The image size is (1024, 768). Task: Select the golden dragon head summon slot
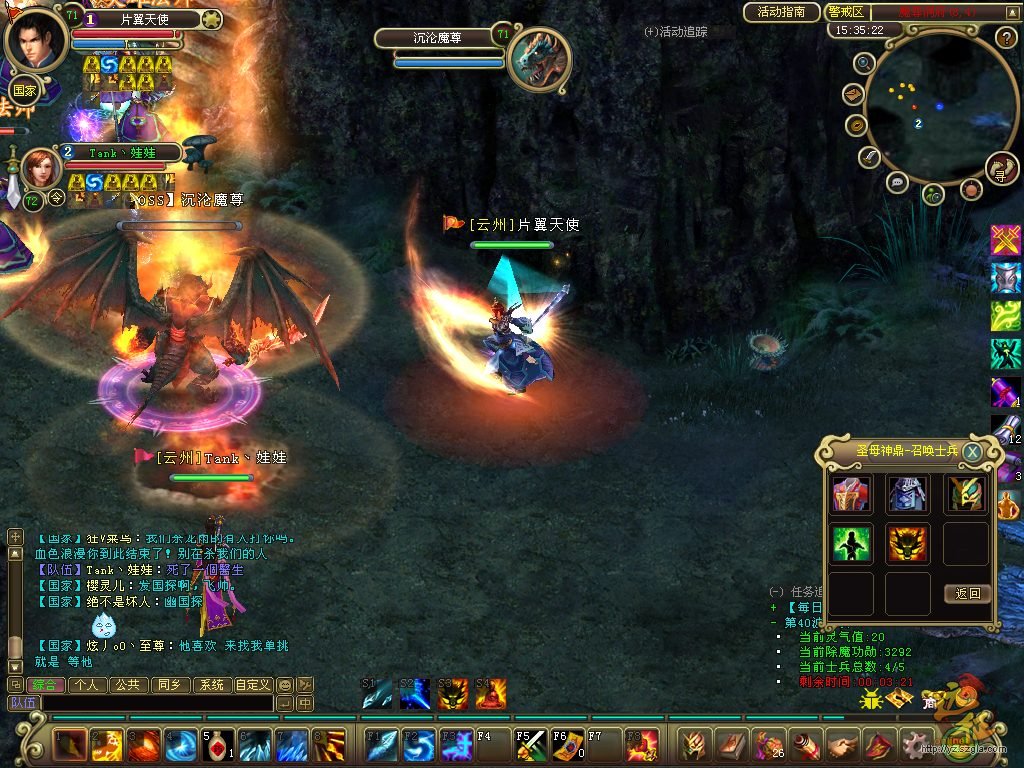coord(908,543)
